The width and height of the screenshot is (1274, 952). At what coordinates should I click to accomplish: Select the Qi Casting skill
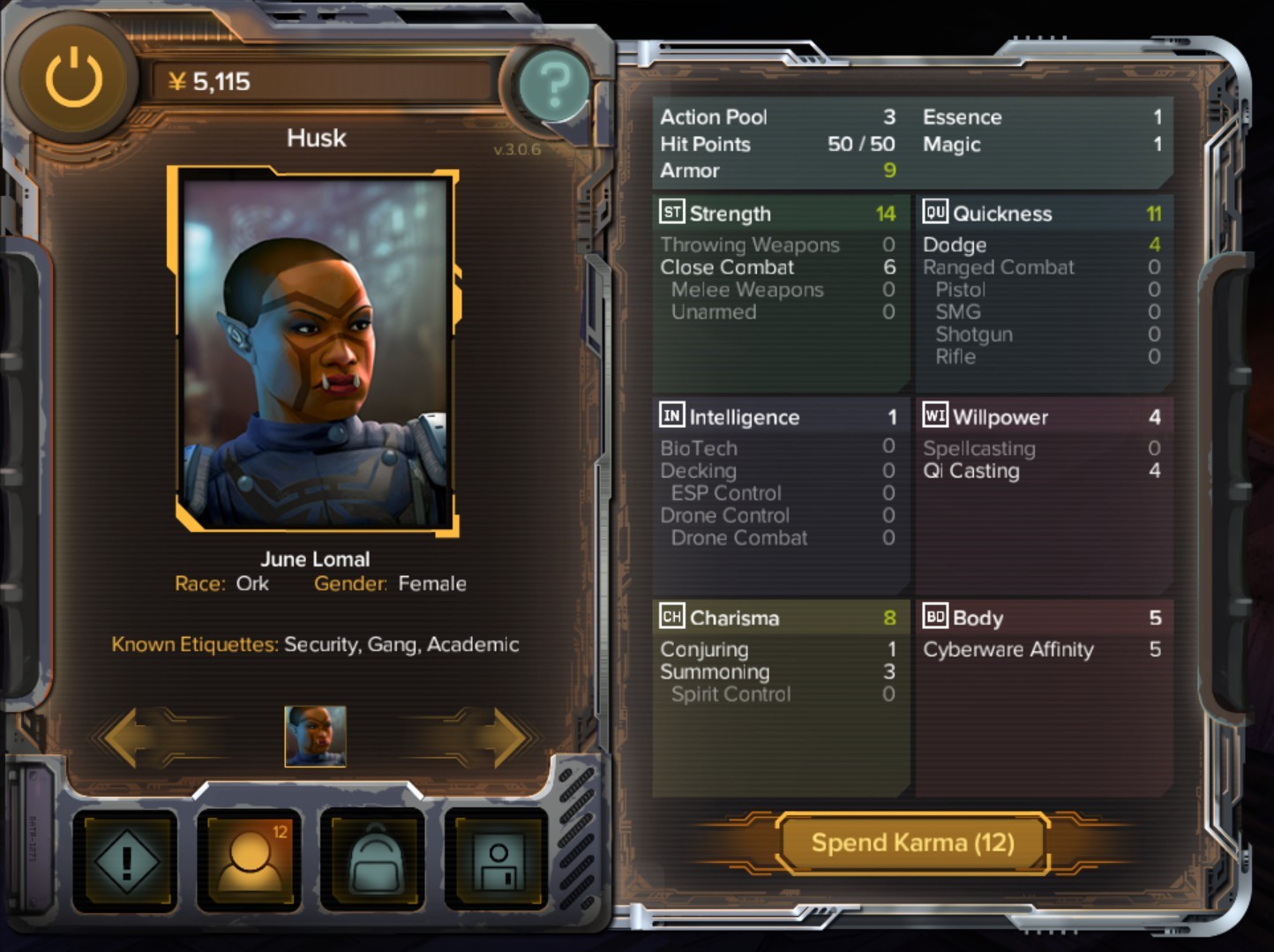click(969, 471)
